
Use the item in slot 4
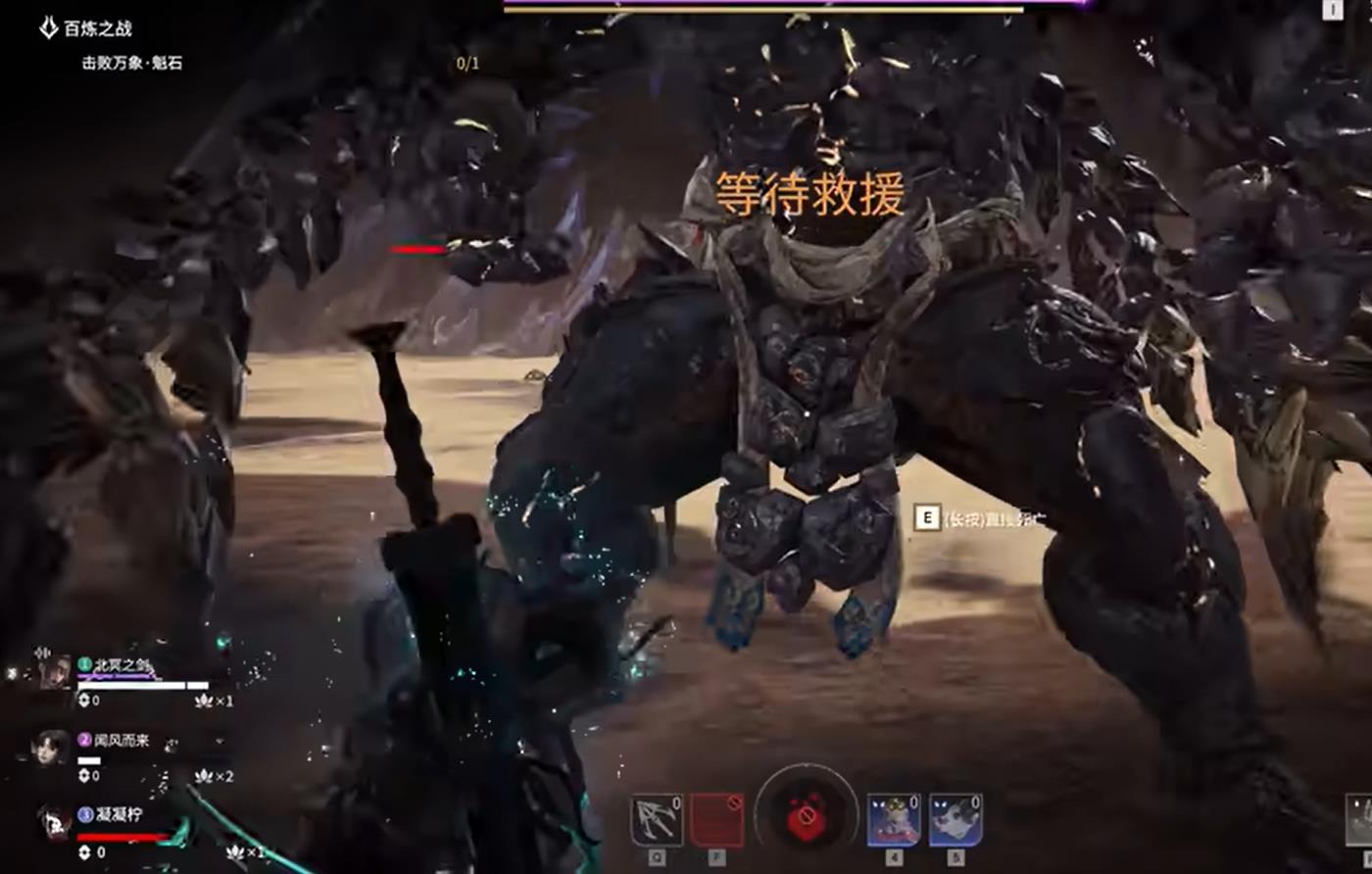point(894,820)
